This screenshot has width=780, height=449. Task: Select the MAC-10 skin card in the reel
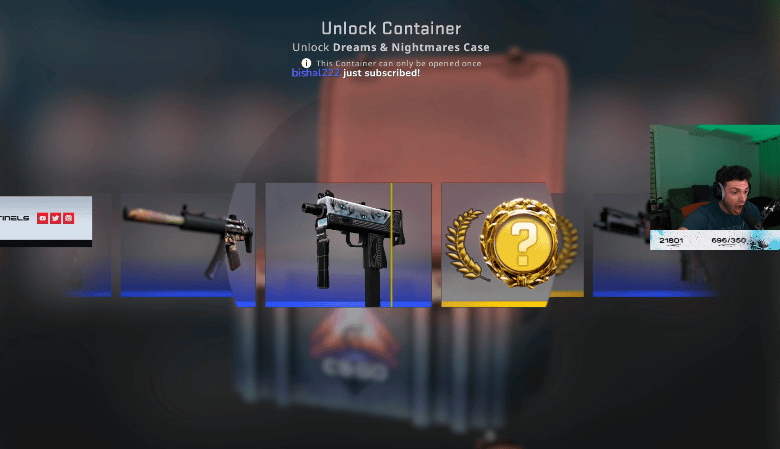pos(347,244)
